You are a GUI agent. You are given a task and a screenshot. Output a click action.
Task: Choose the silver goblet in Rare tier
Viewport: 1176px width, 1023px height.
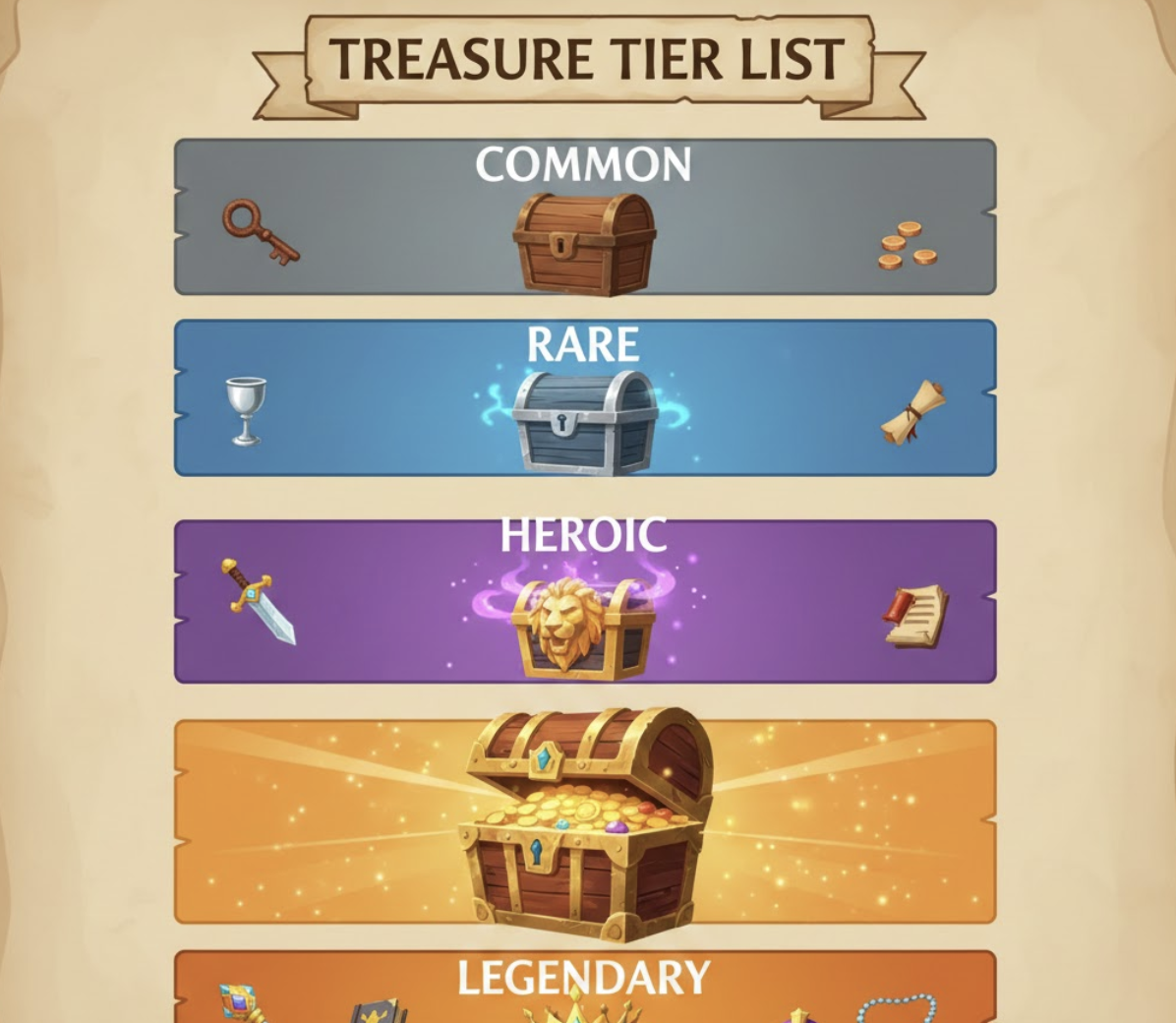245,410
